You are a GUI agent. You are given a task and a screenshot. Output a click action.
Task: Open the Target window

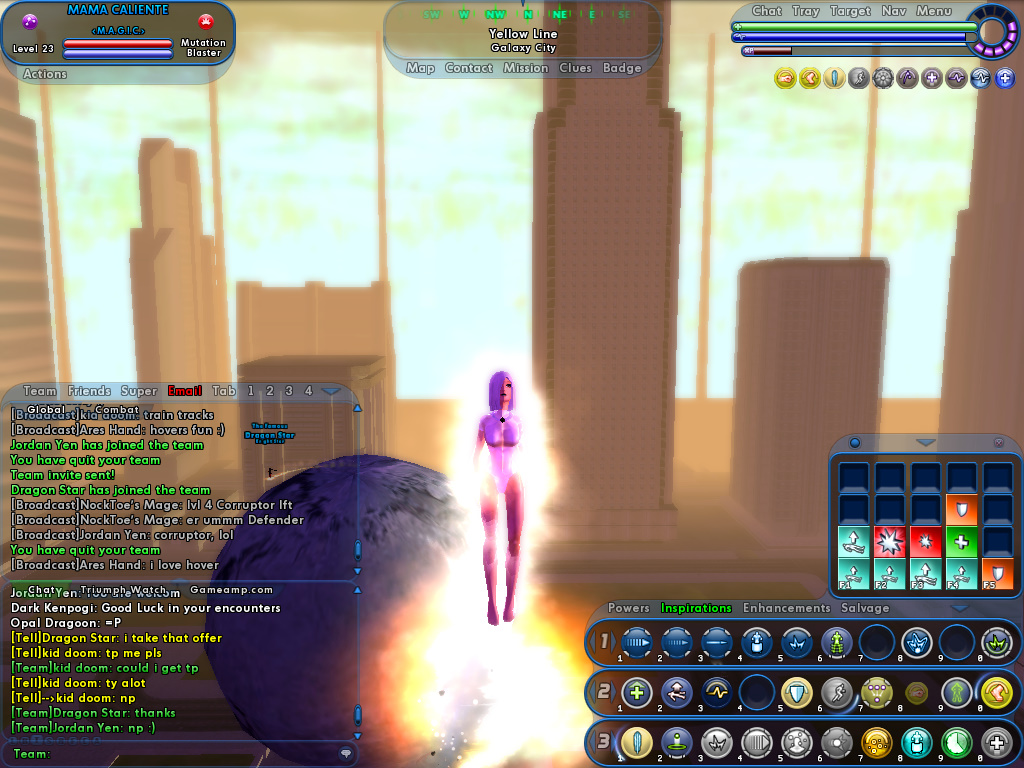pyautogui.click(x=850, y=11)
